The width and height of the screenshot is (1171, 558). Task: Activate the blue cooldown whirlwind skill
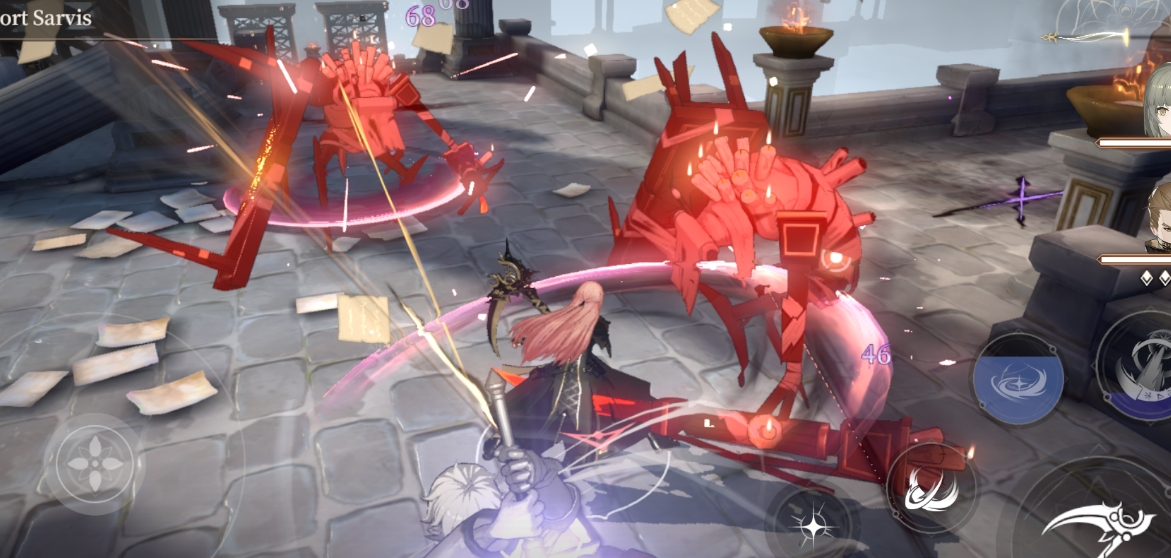click(x=1018, y=379)
